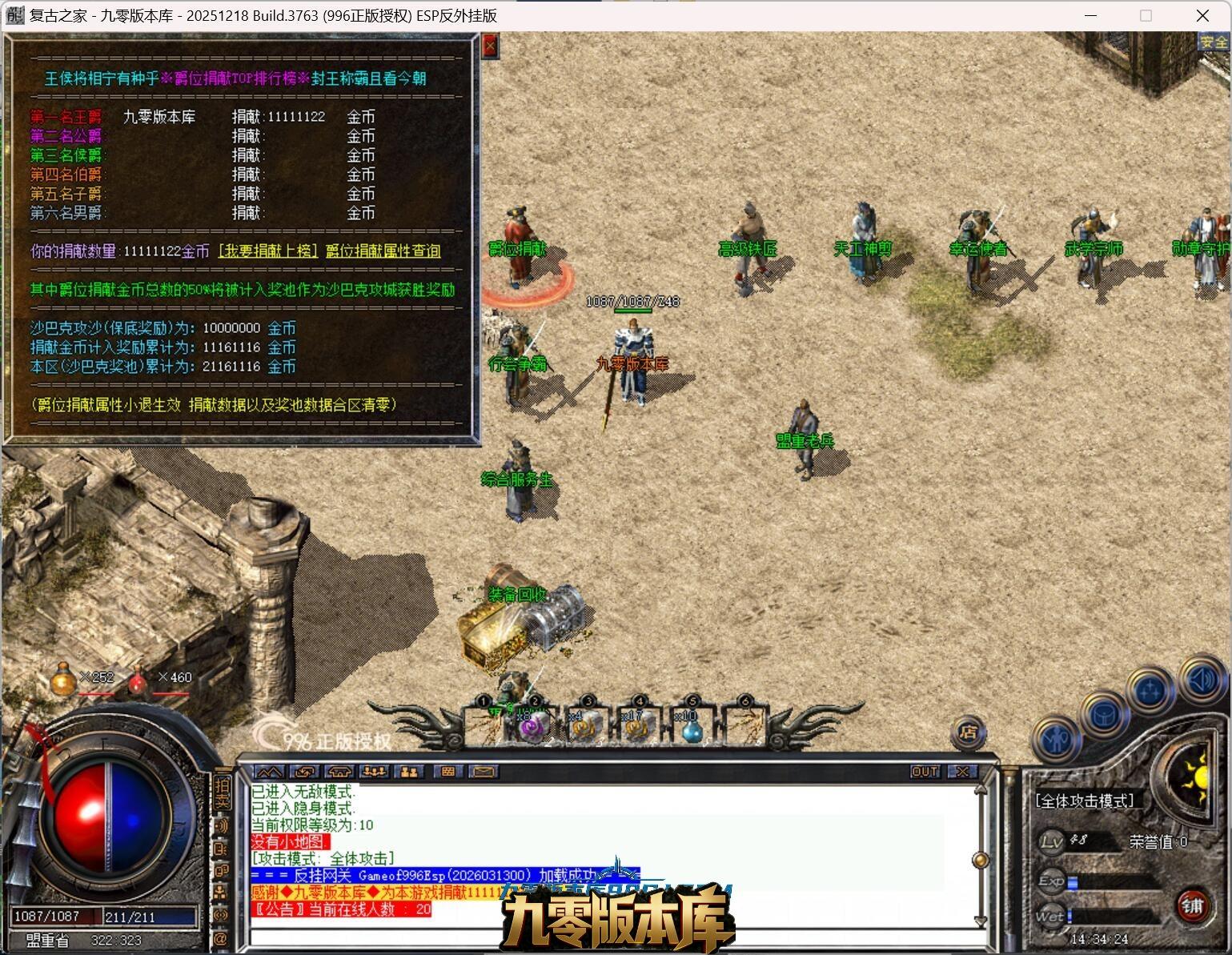Click the @ icon beside chat
Viewport: 1232px width, 955px height.
[x=221, y=937]
